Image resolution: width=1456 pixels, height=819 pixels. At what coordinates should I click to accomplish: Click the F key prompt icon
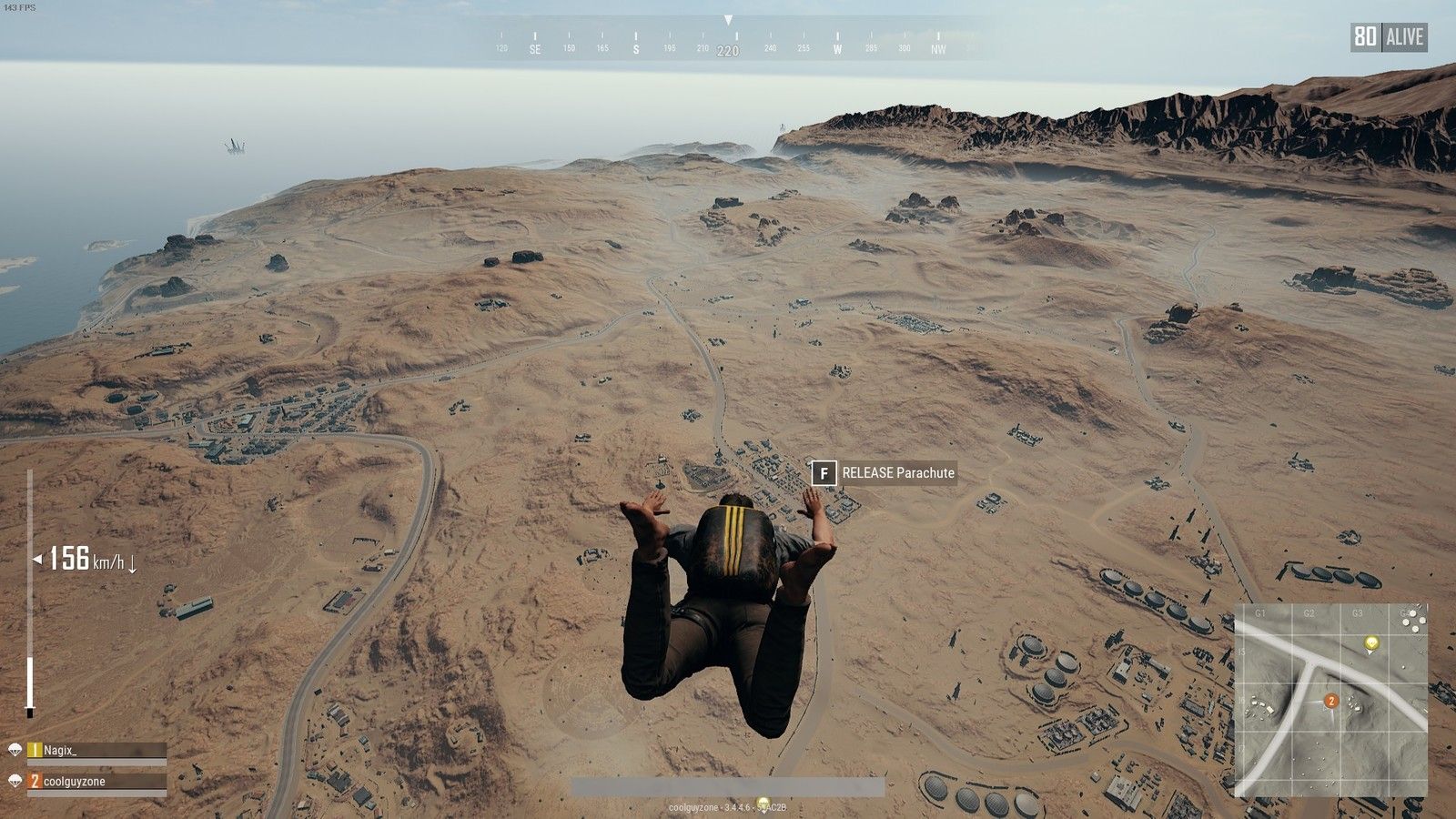point(824,473)
